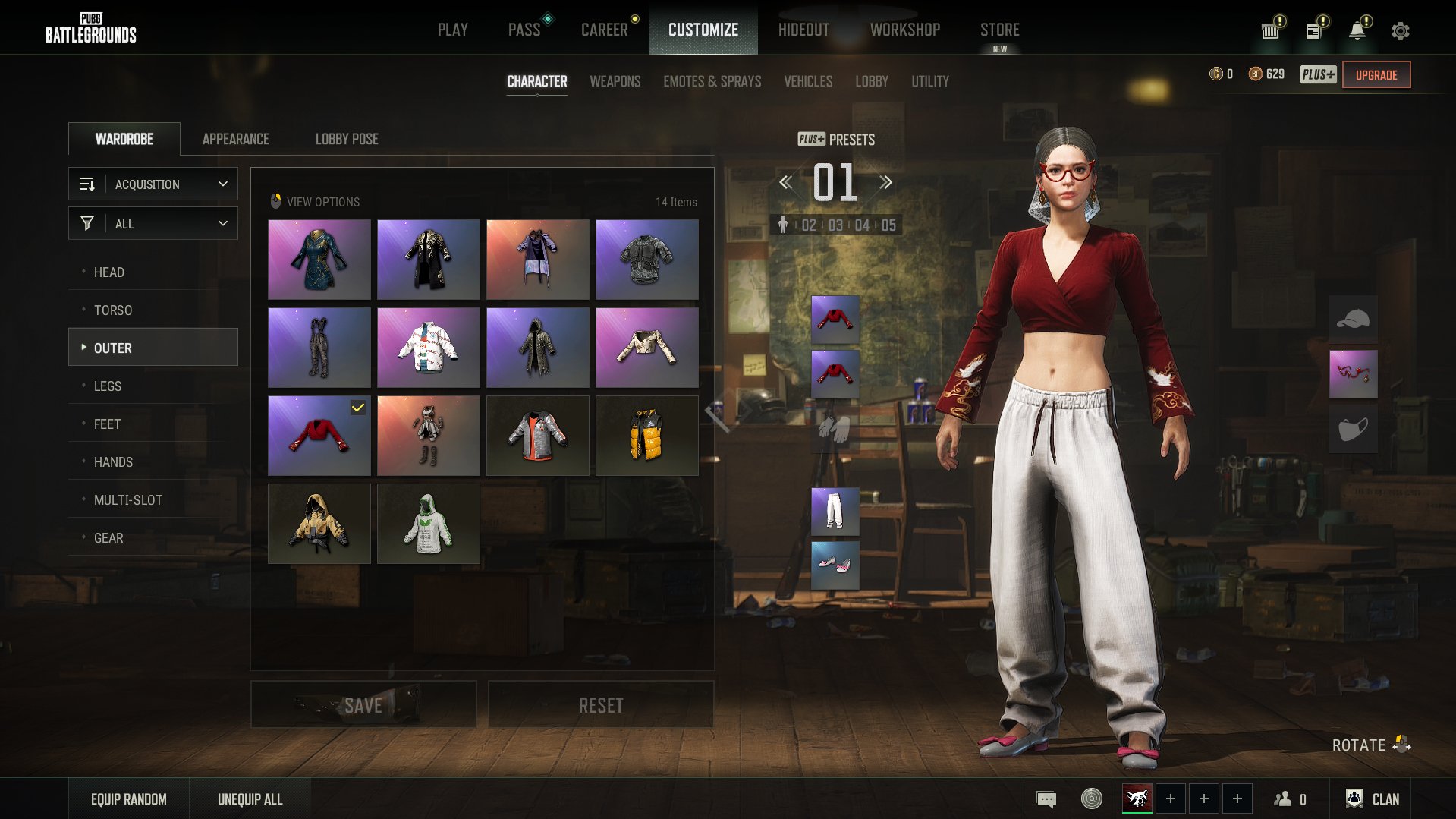Choose the teal blue dress item
Screen dimensions: 1456x819
[319, 259]
